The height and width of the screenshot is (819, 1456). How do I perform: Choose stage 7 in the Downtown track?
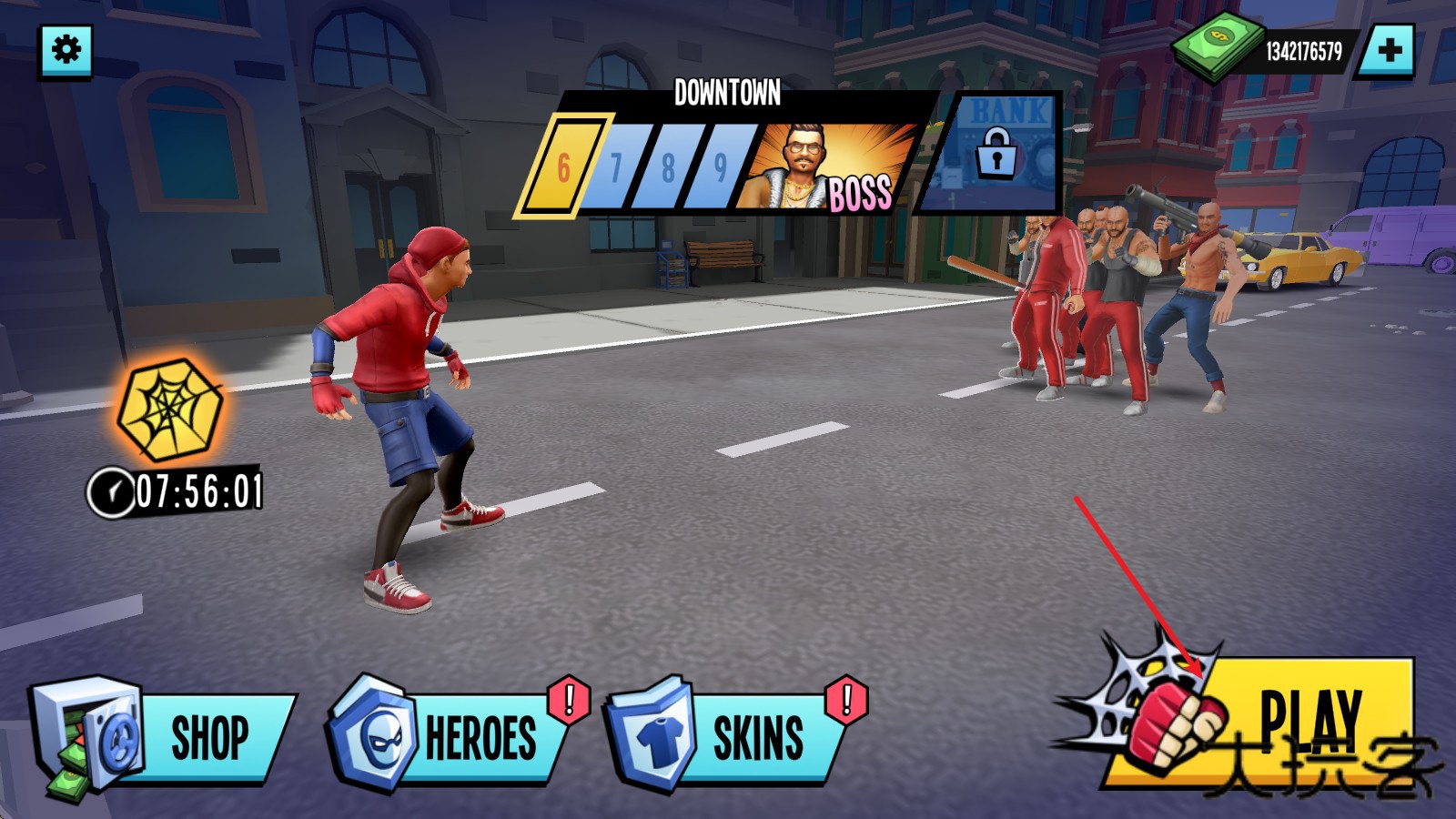click(617, 167)
